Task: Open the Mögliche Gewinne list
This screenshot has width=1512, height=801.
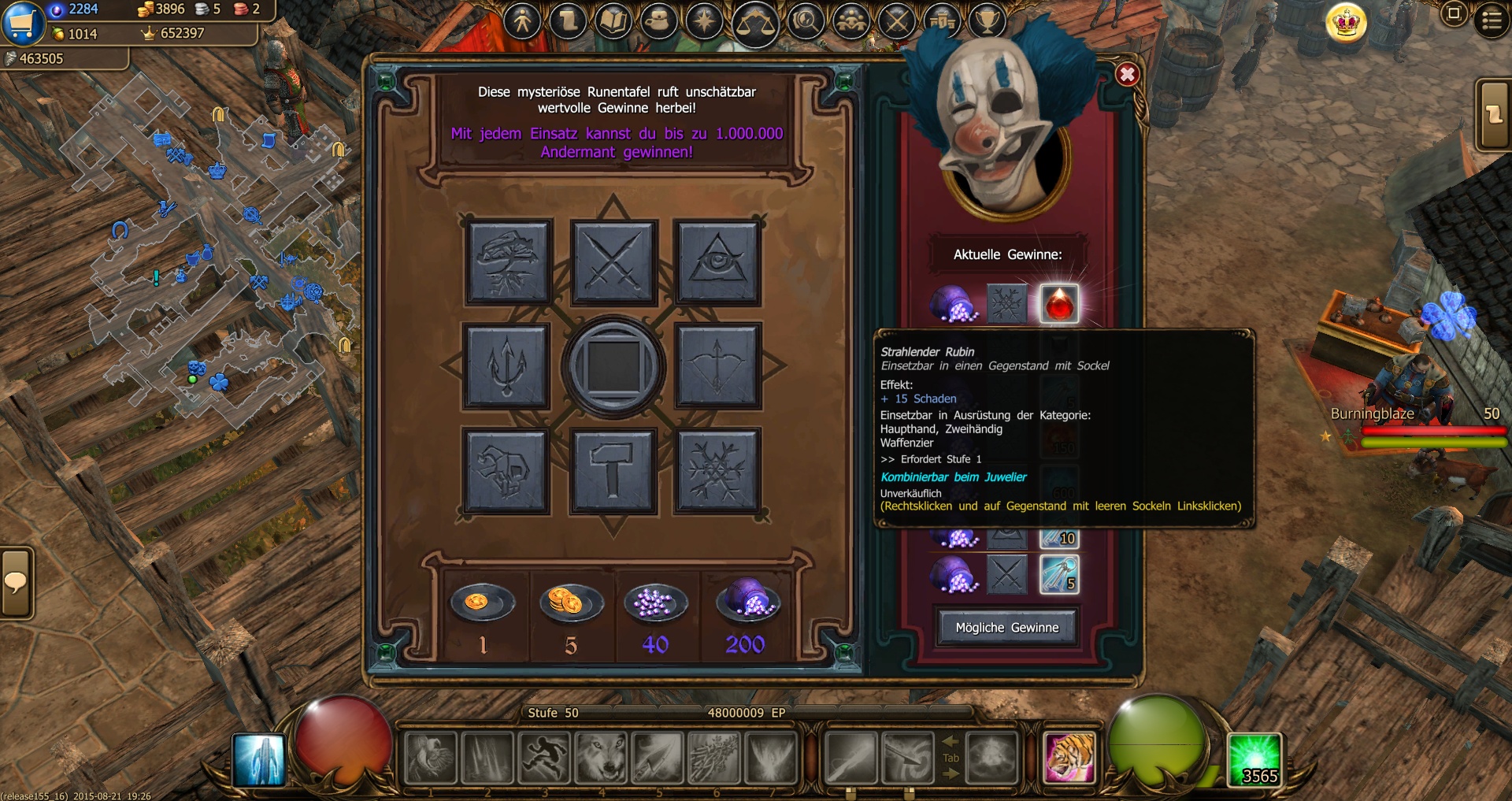Action: click(x=1006, y=628)
